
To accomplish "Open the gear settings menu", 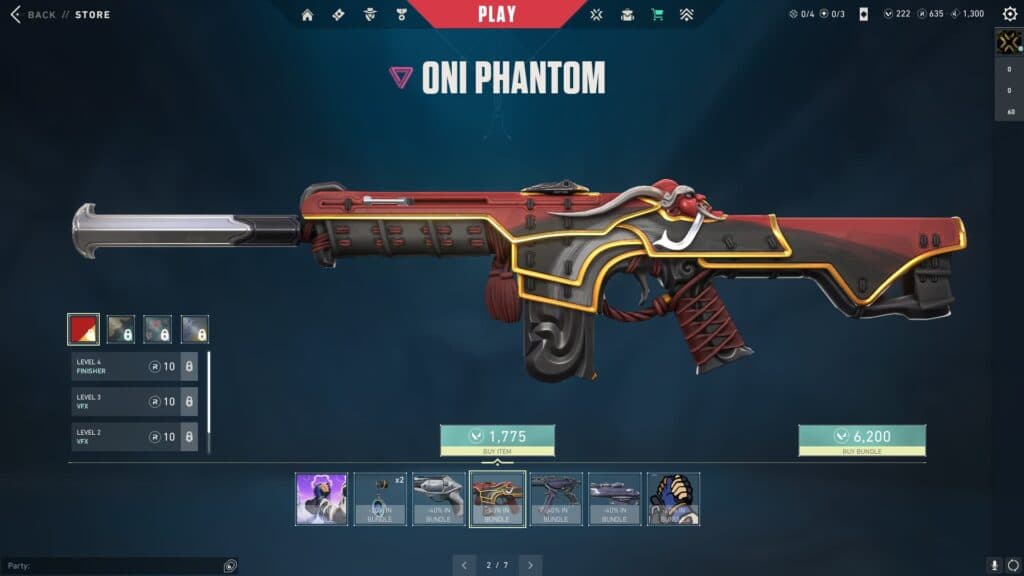I will tap(1009, 14).
